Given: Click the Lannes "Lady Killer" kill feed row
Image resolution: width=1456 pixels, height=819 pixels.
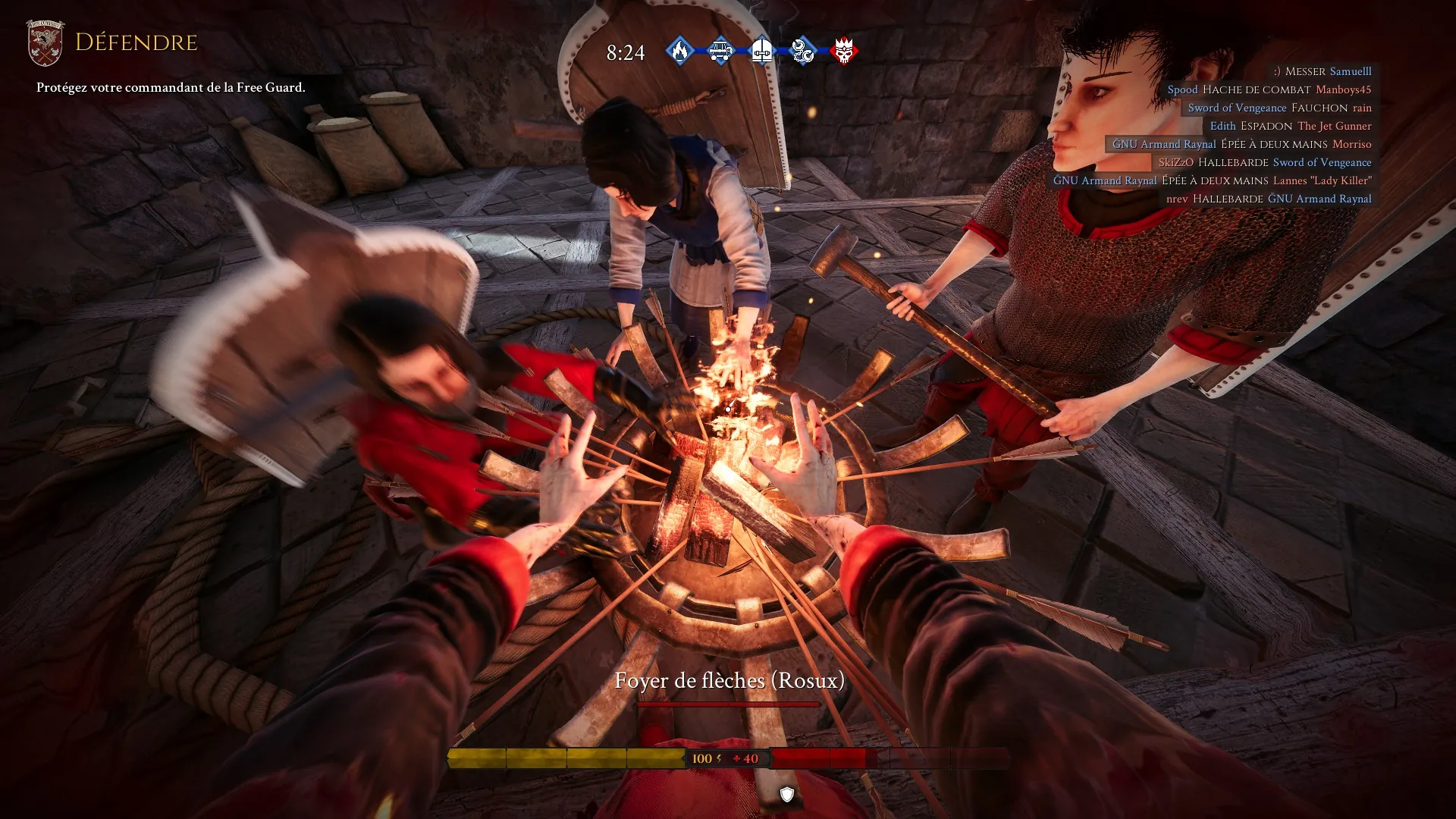Looking at the screenshot, I should coord(1212,180).
